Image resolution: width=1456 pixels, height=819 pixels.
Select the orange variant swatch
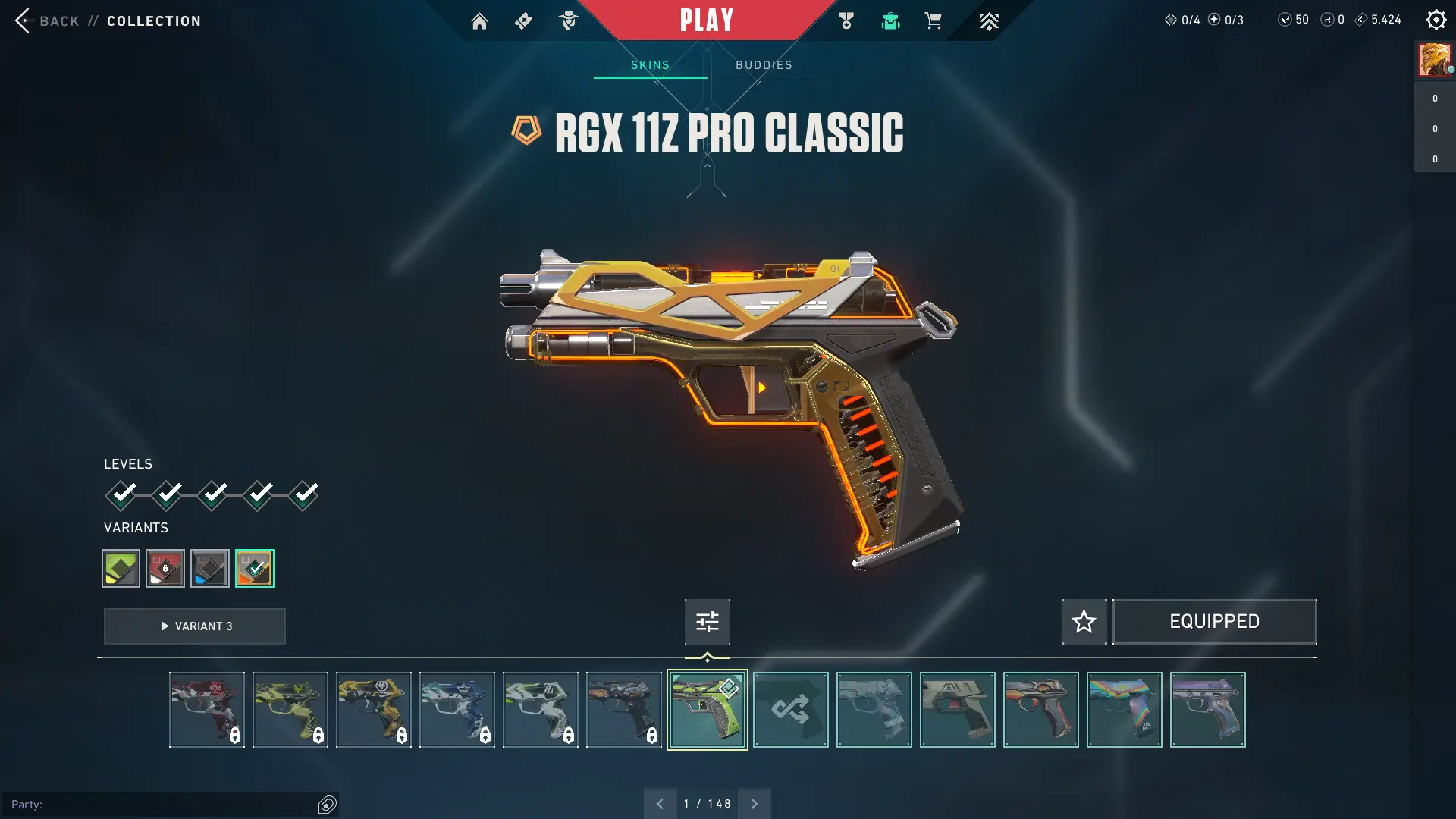coord(255,568)
